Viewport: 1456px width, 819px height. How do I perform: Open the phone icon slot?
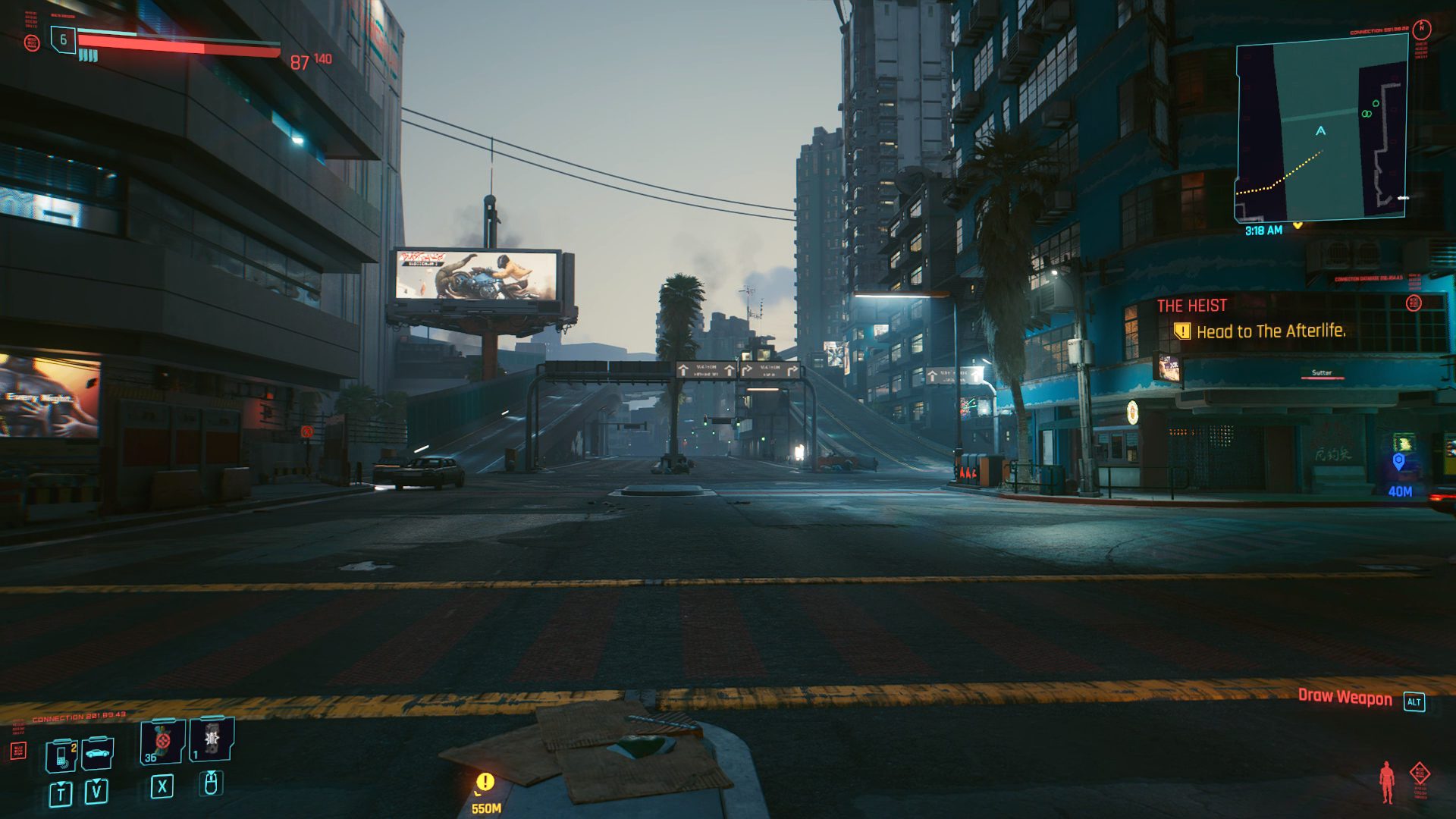click(x=61, y=755)
